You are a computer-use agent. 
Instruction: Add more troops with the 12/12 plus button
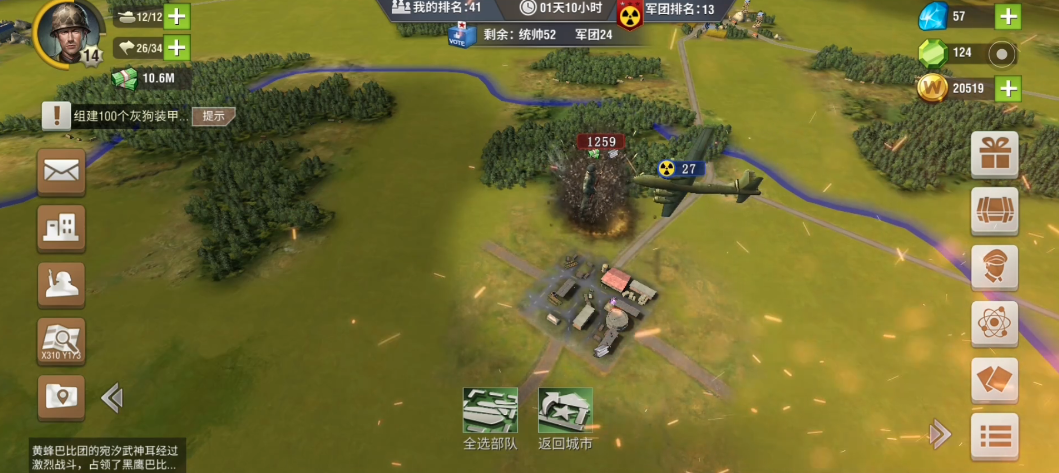click(176, 16)
